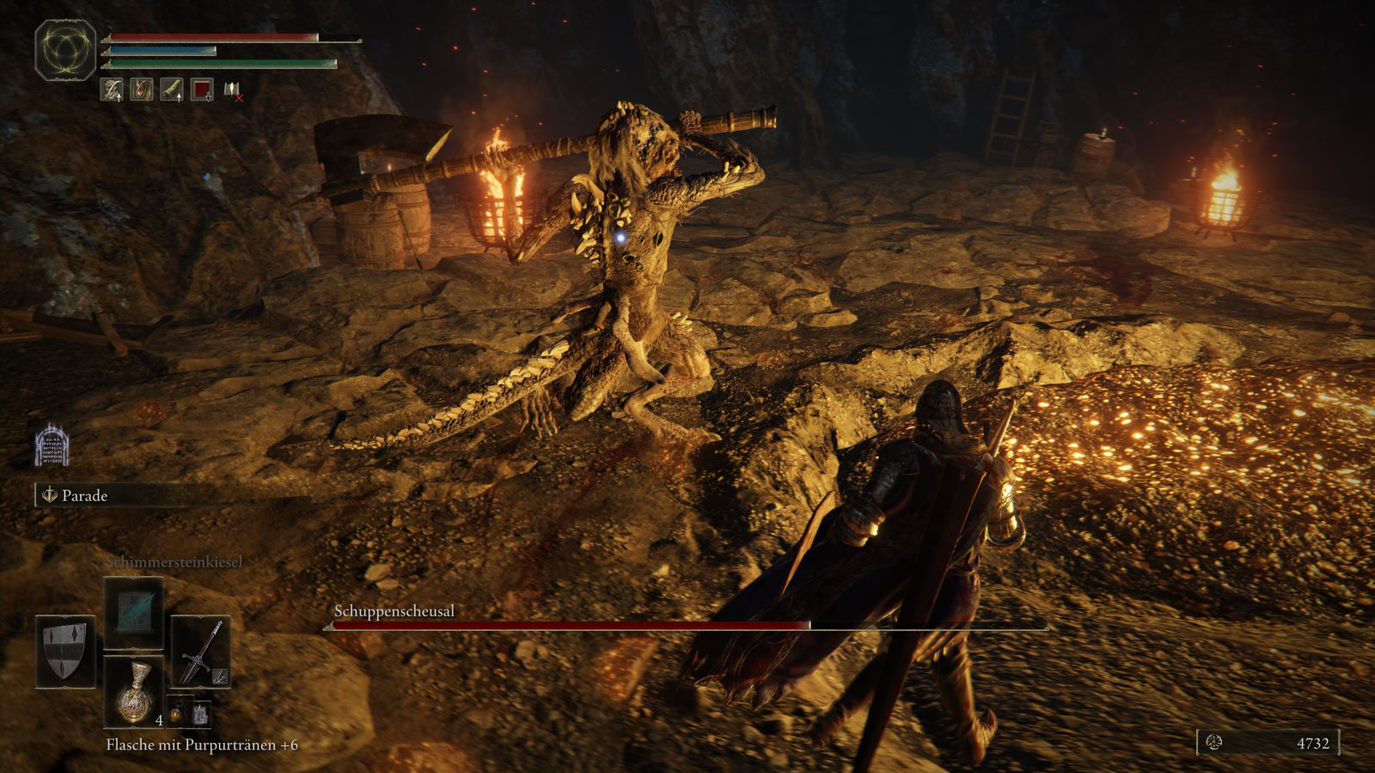Select the equipped sword slot

pos(201,651)
